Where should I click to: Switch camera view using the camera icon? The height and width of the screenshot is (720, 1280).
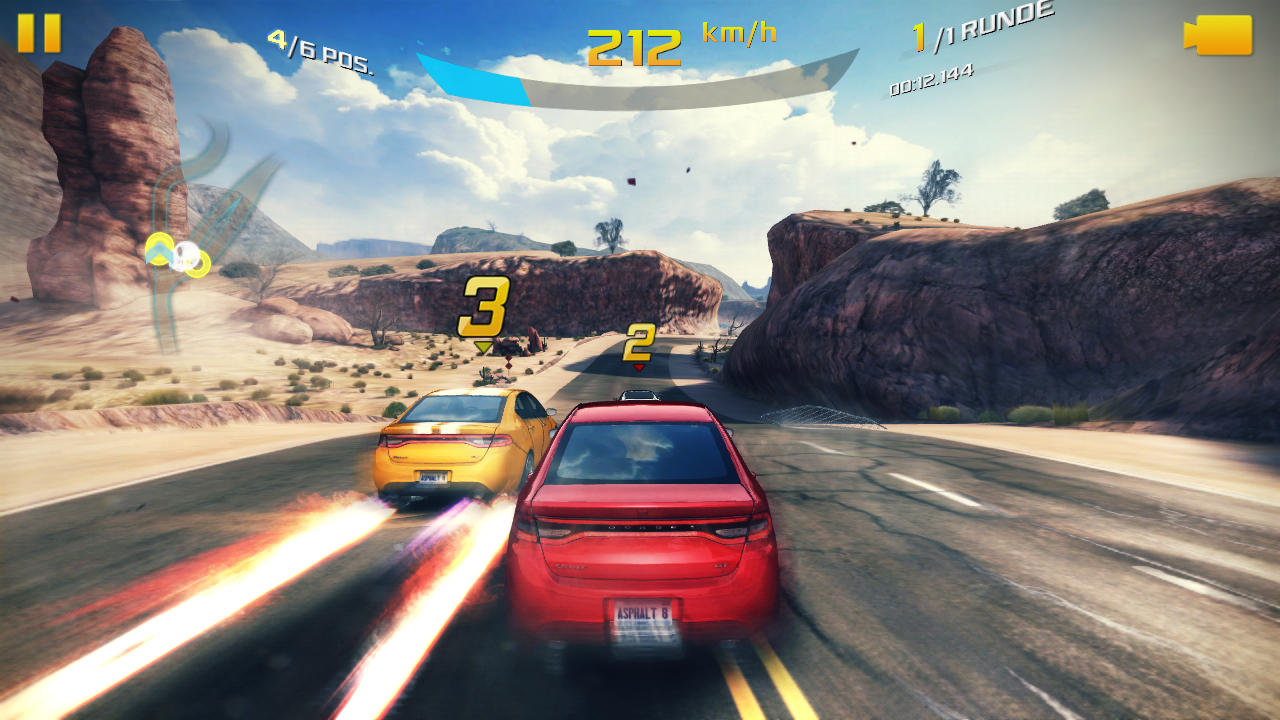[1218, 35]
